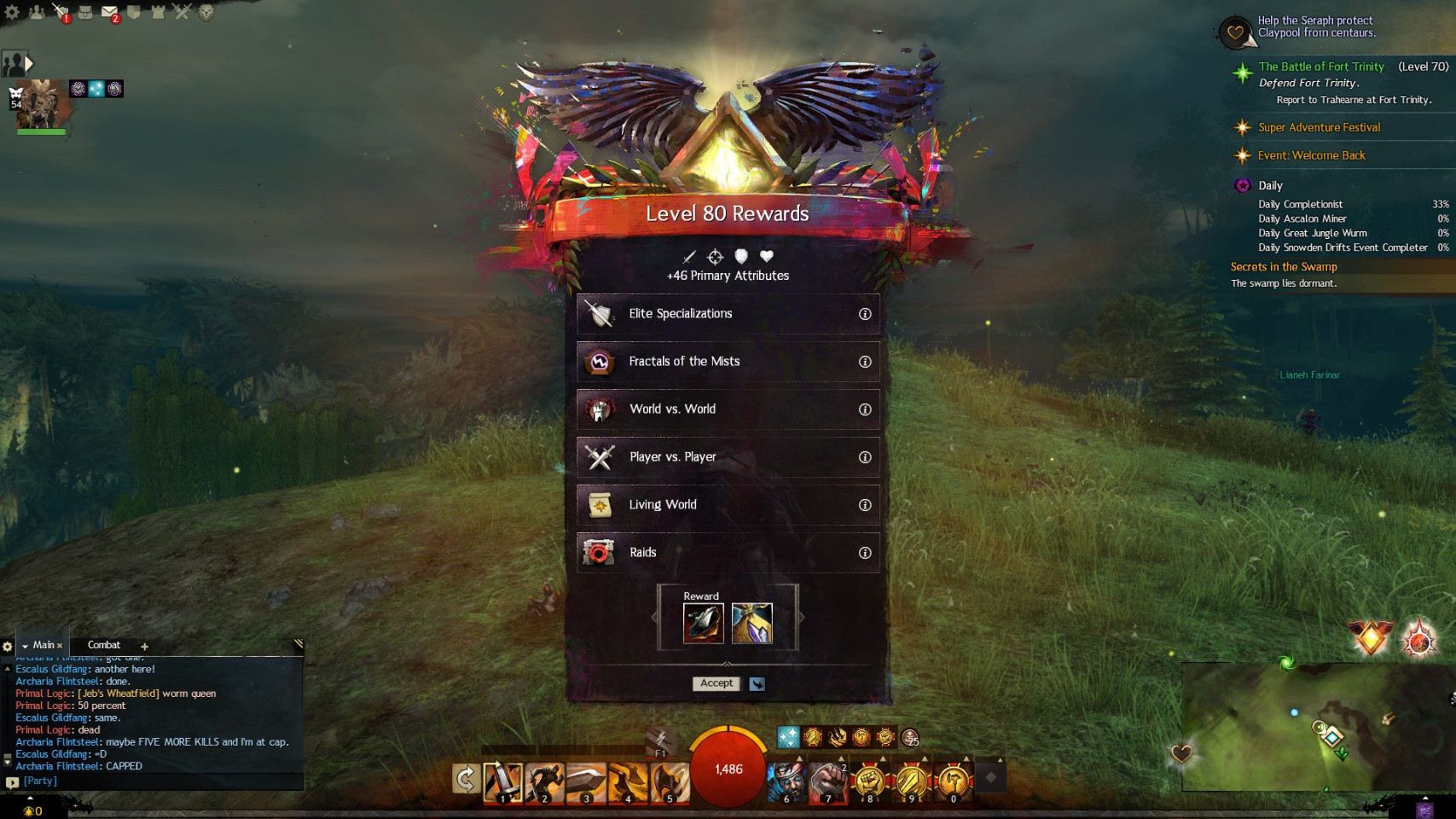Inspect the second reward item icon
The width and height of the screenshot is (1456, 819).
tap(751, 624)
